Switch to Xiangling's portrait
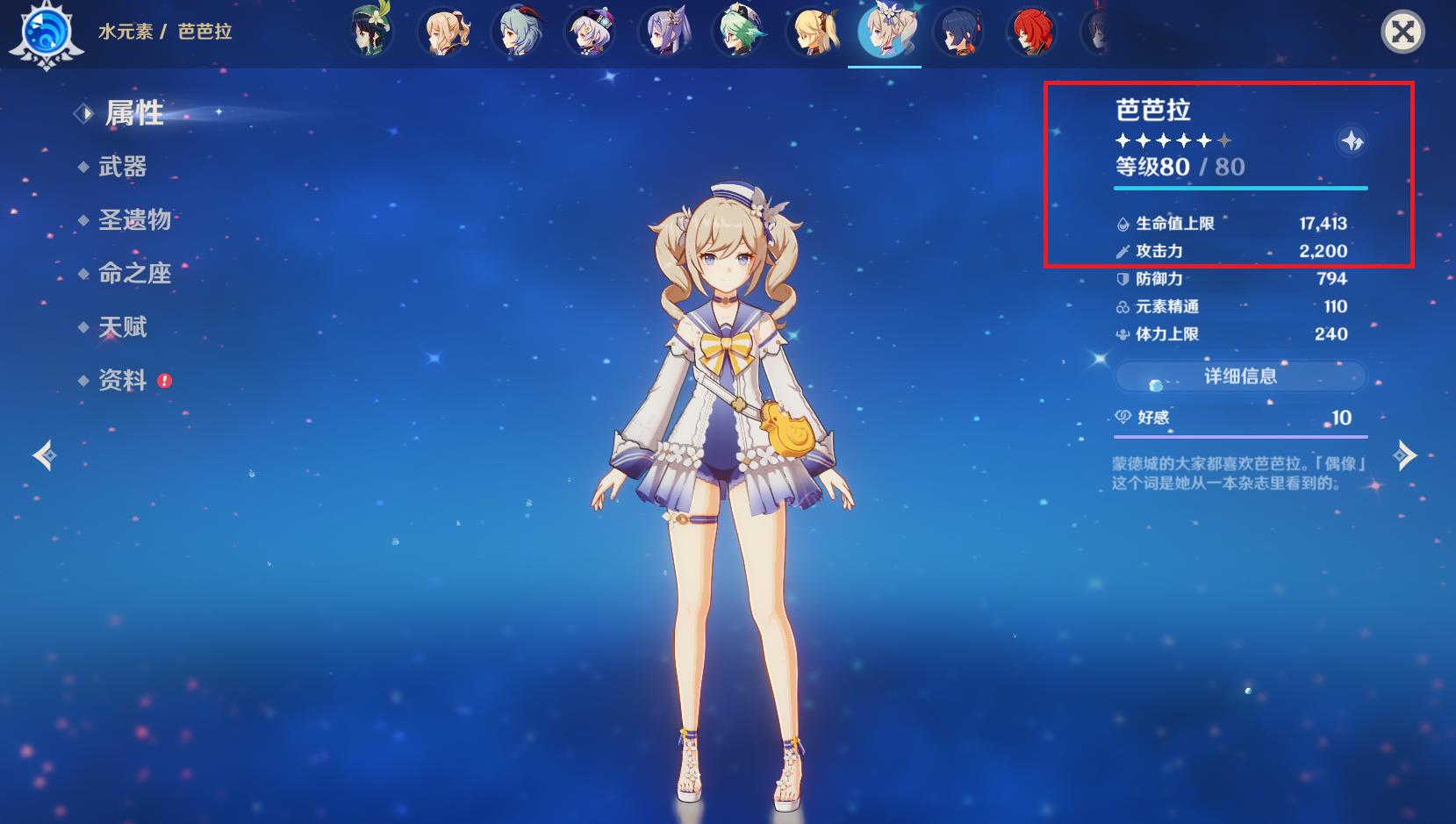The image size is (1456, 824). click(x=958, y=32)
